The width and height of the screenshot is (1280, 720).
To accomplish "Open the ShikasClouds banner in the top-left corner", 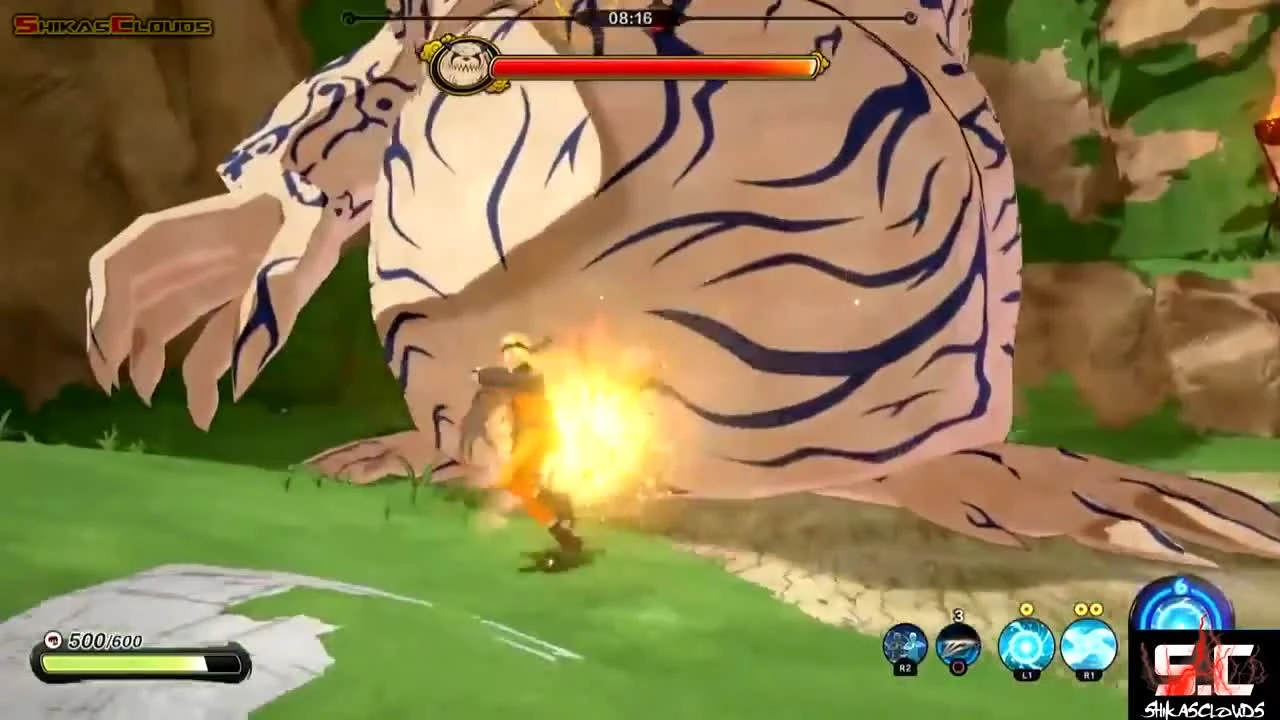I will point(110,25).
